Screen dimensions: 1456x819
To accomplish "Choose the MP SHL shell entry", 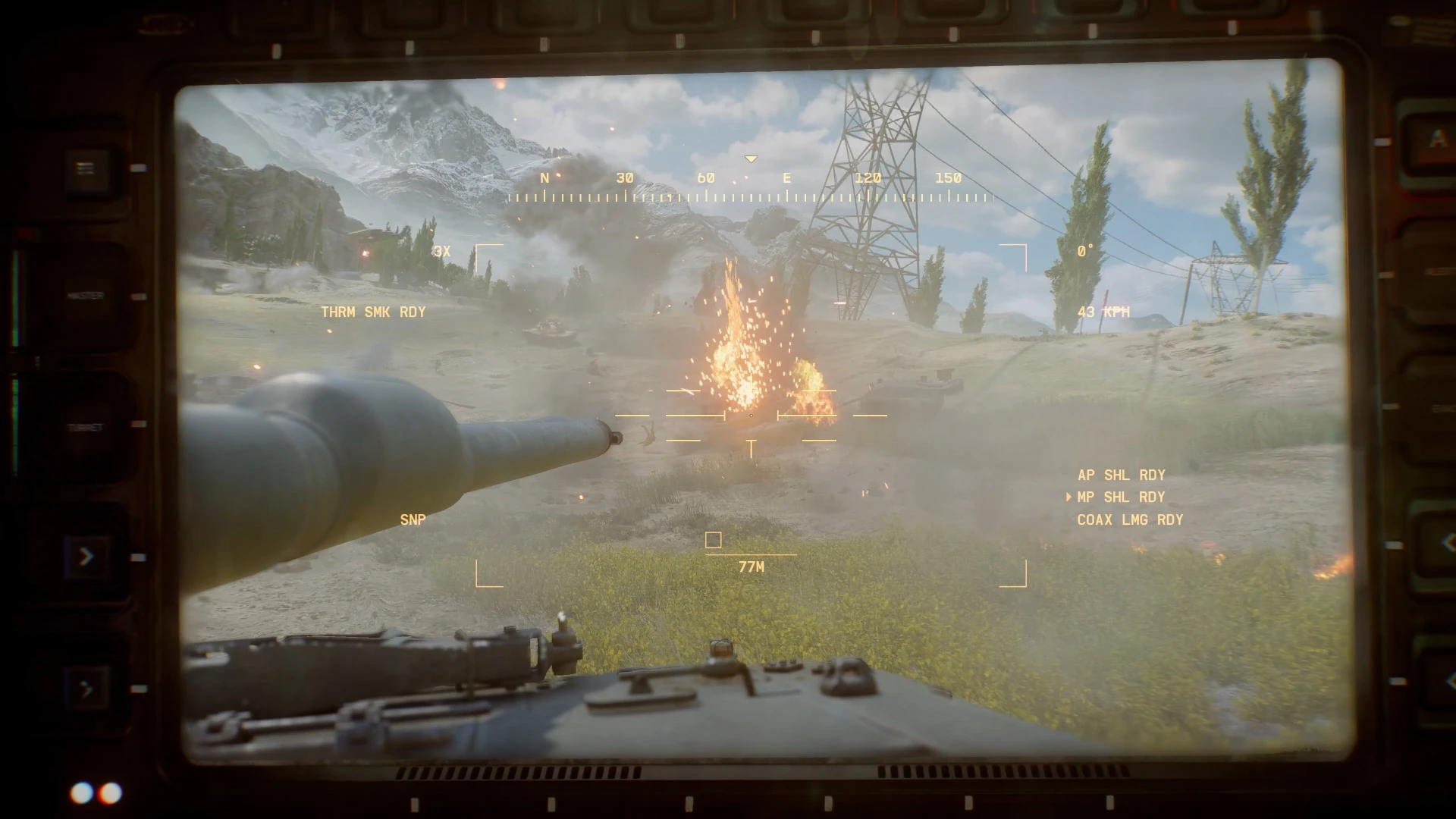I will [1121, 497].
